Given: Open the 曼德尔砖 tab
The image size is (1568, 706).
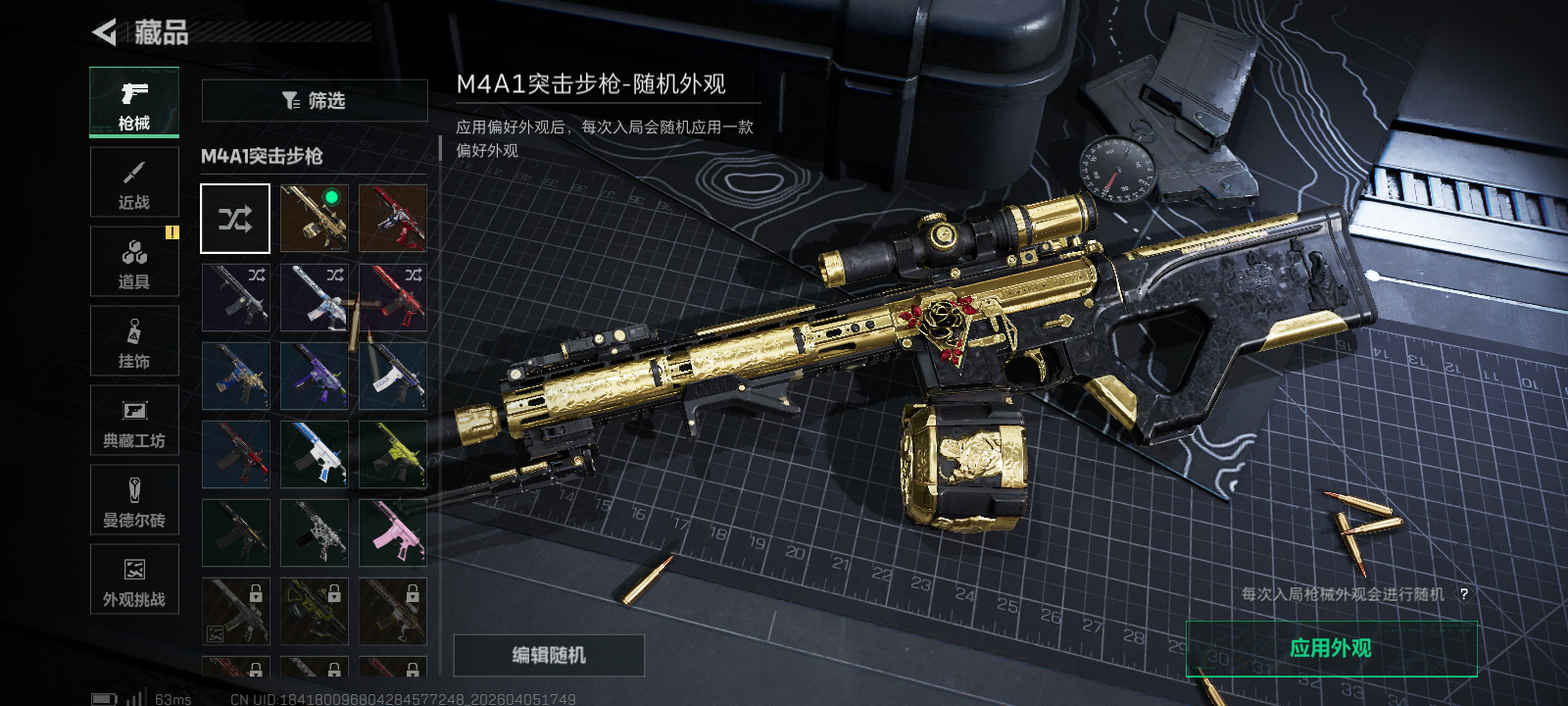Looking at the screenshot, I should [x=134, y=499].
